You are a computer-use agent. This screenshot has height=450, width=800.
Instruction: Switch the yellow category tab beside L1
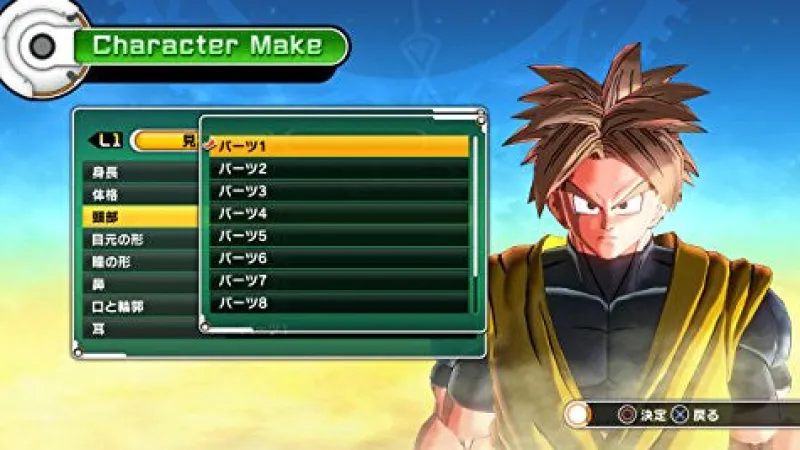pyautogui.click(x=165, y=141)
